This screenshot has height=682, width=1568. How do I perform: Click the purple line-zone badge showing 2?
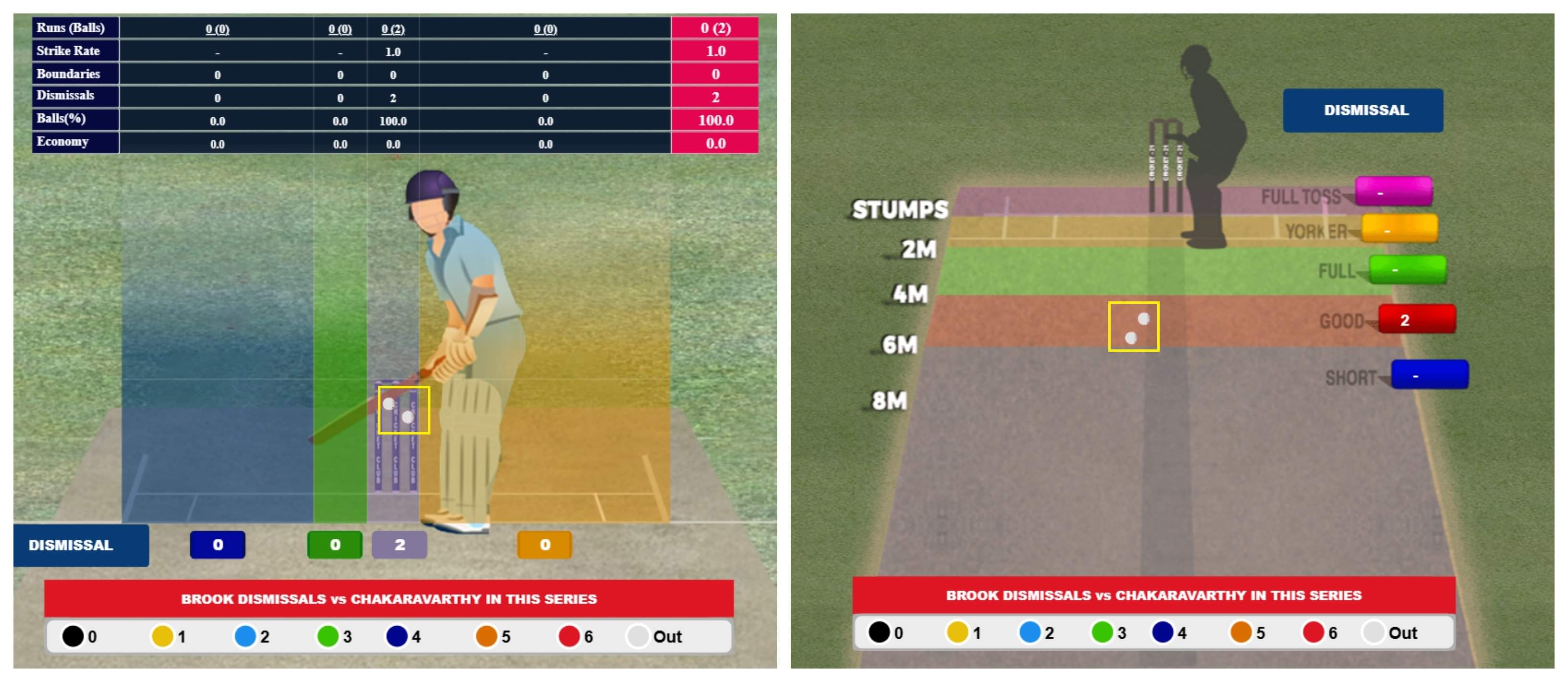399,545
